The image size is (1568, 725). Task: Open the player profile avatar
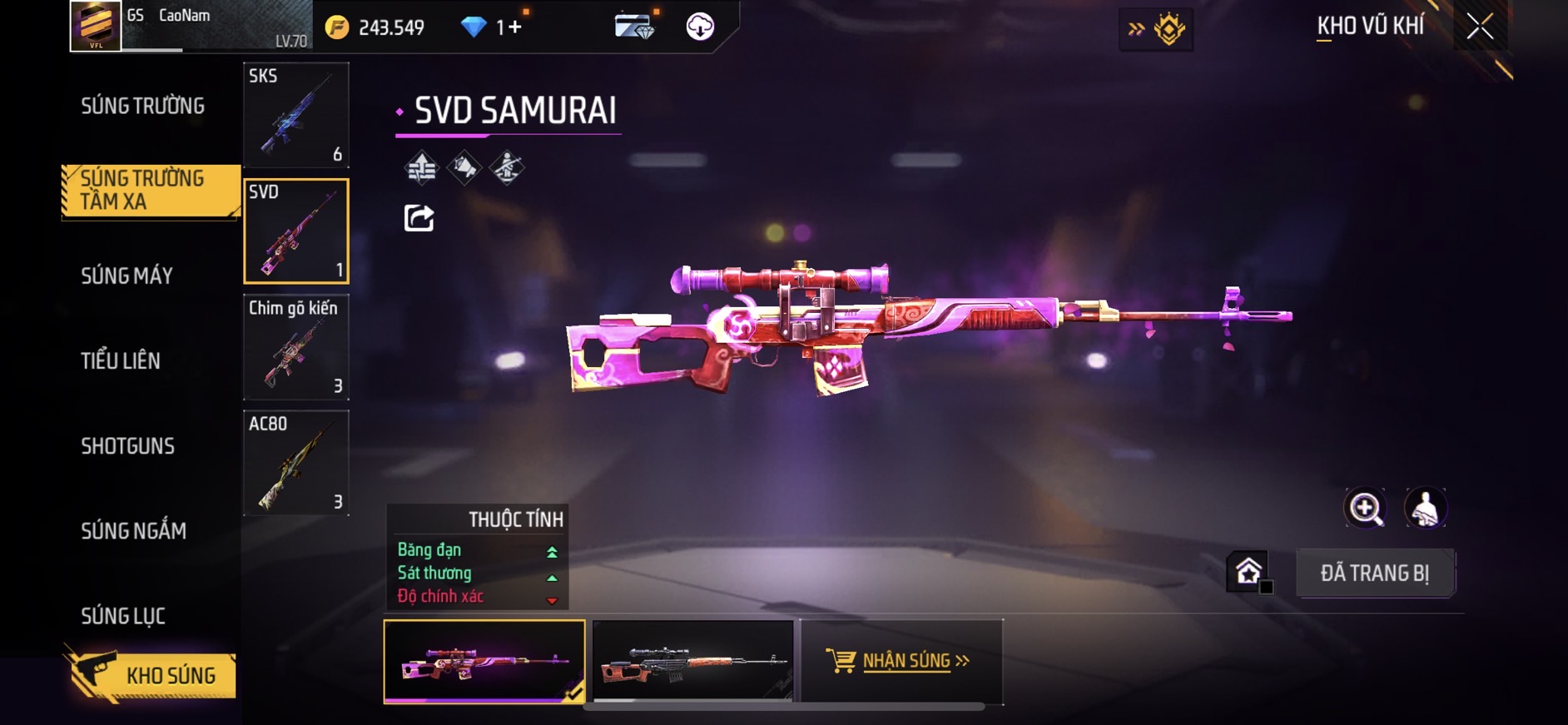[96, 25]
